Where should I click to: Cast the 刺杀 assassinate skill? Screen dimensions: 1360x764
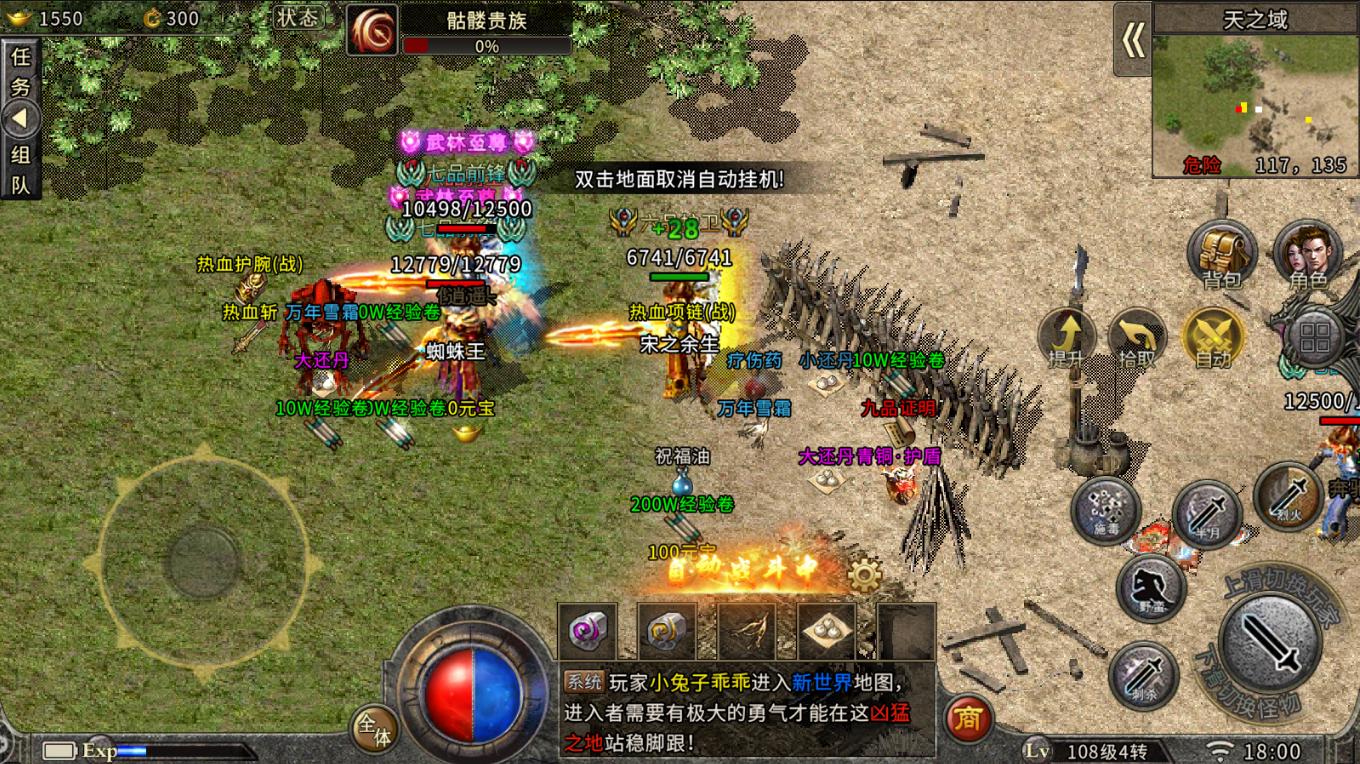(x=1141, y=677)
